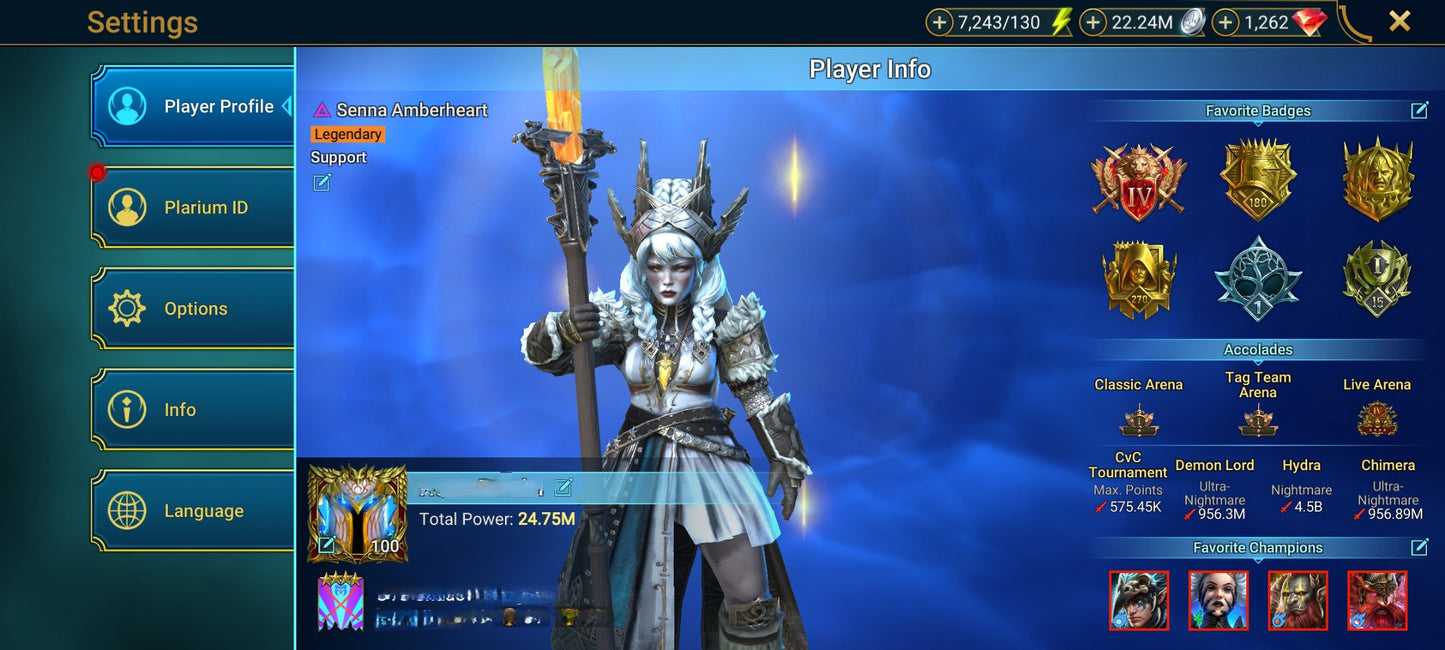This screenshot has width=1445, height=650.
Task: Select the gold 180 badge
Action: pos(1258,180)
